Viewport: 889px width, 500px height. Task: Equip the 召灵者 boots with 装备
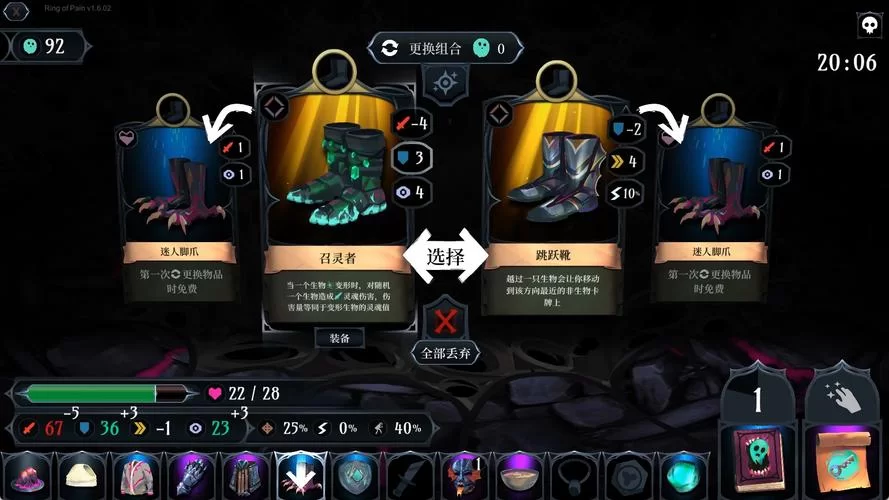click(339, 338)
